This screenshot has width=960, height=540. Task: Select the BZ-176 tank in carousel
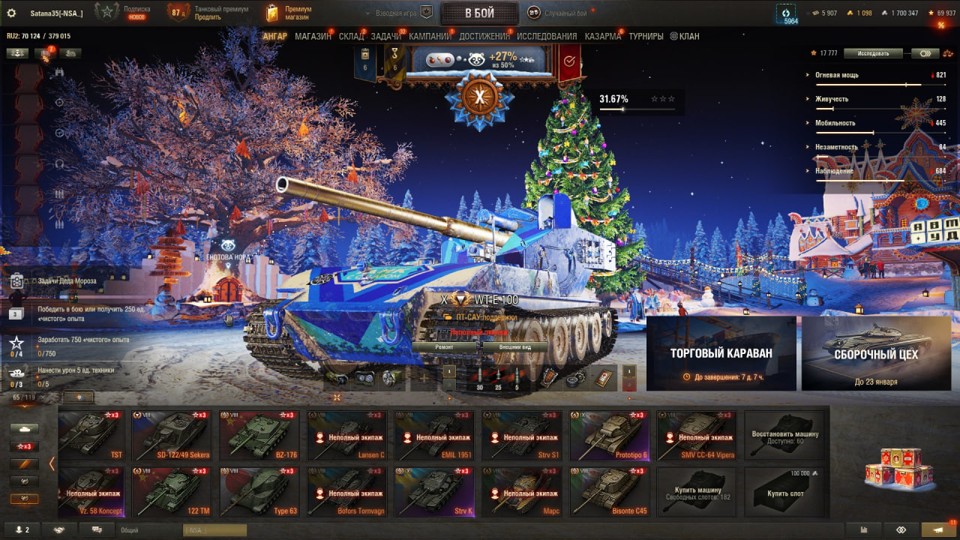[x=259, y=435]
